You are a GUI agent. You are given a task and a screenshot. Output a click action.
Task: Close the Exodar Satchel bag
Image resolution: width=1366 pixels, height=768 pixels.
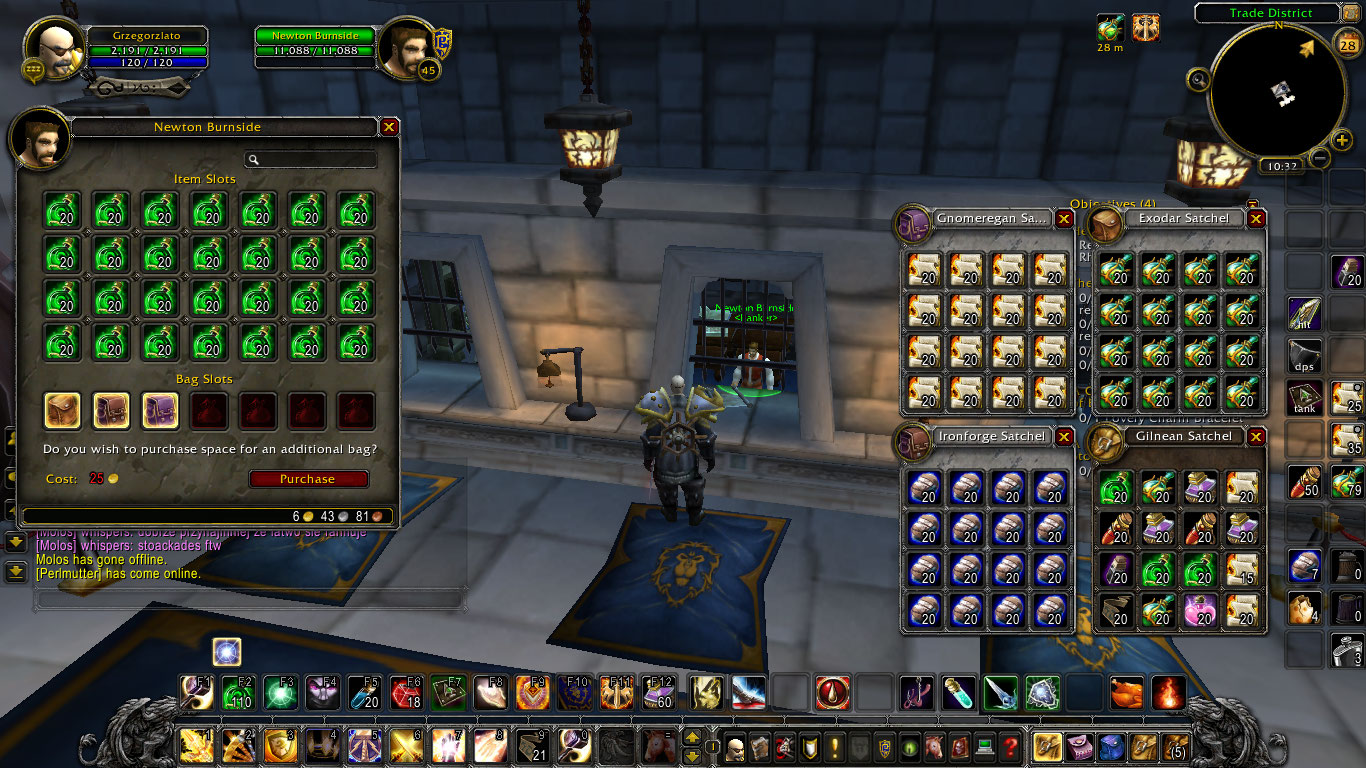1256,218
